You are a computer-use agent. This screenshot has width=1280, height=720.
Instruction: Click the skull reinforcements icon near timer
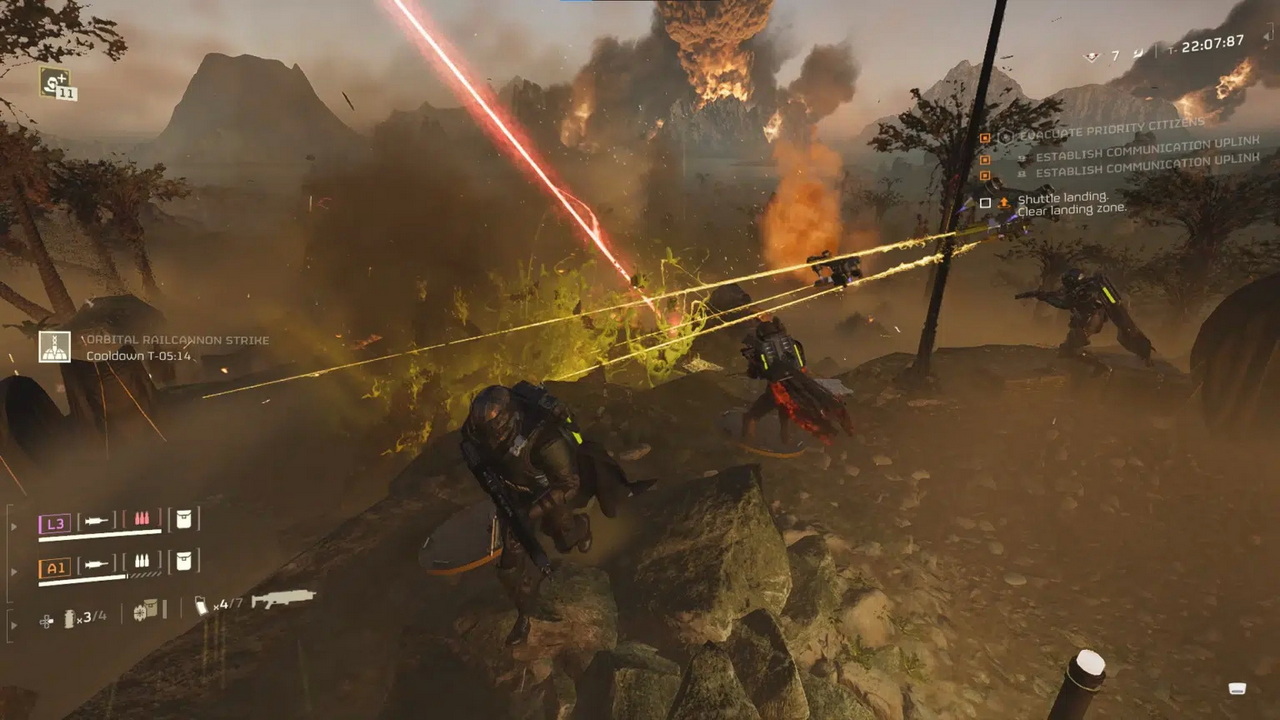click(1093, 57)
